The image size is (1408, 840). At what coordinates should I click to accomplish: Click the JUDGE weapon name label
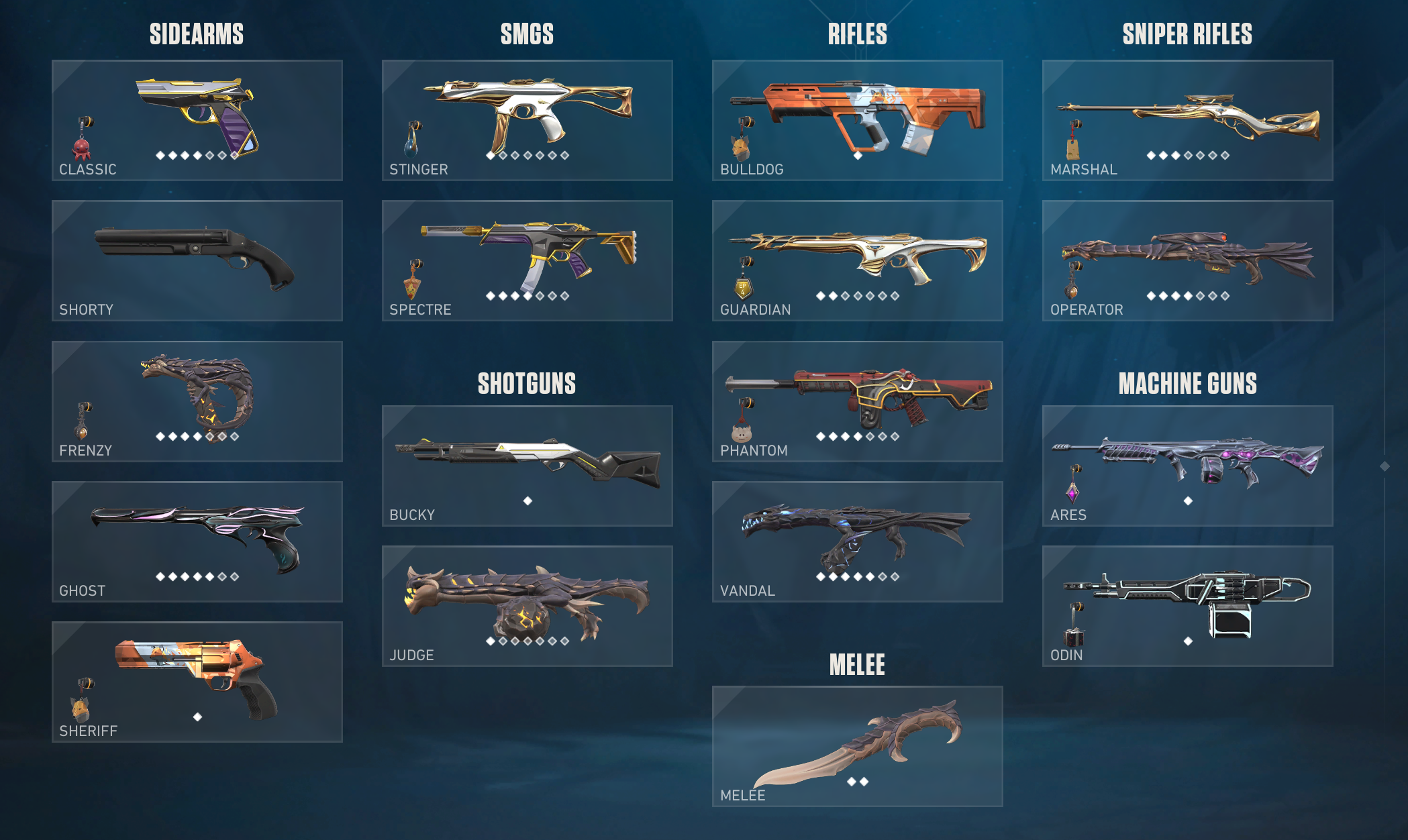(412, 655)
